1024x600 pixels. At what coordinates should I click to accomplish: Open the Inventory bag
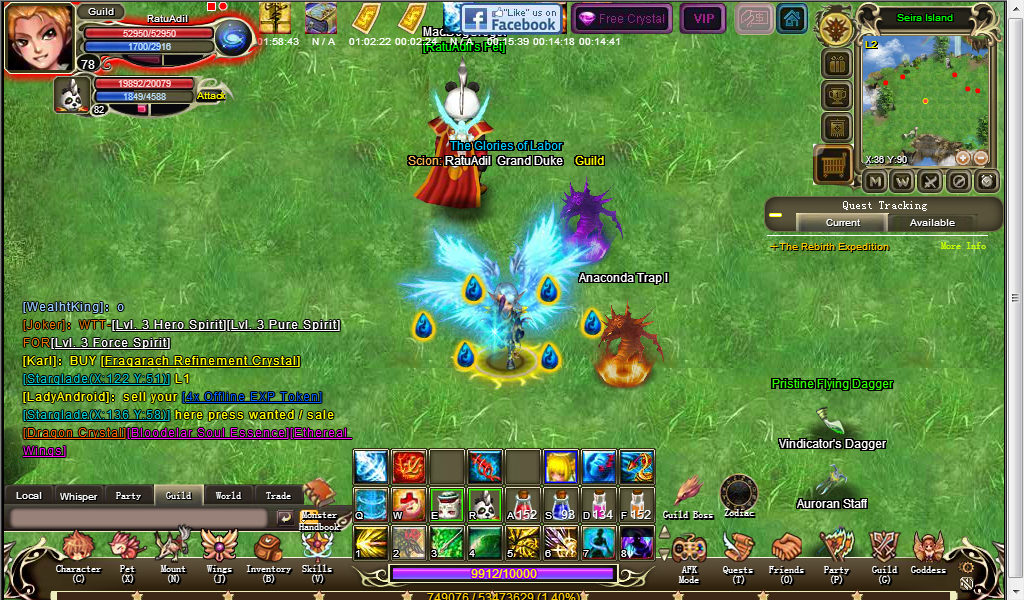tap(268, 551)
